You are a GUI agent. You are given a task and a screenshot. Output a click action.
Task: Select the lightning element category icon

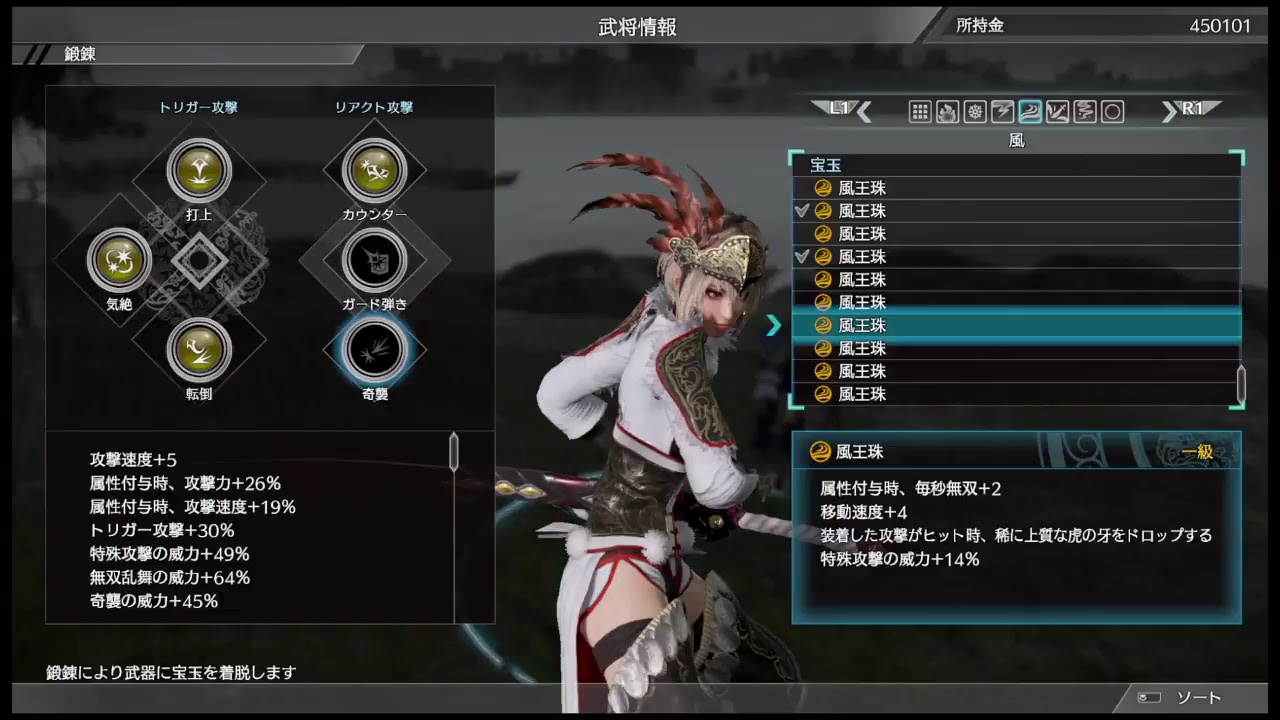point(1002,112)
